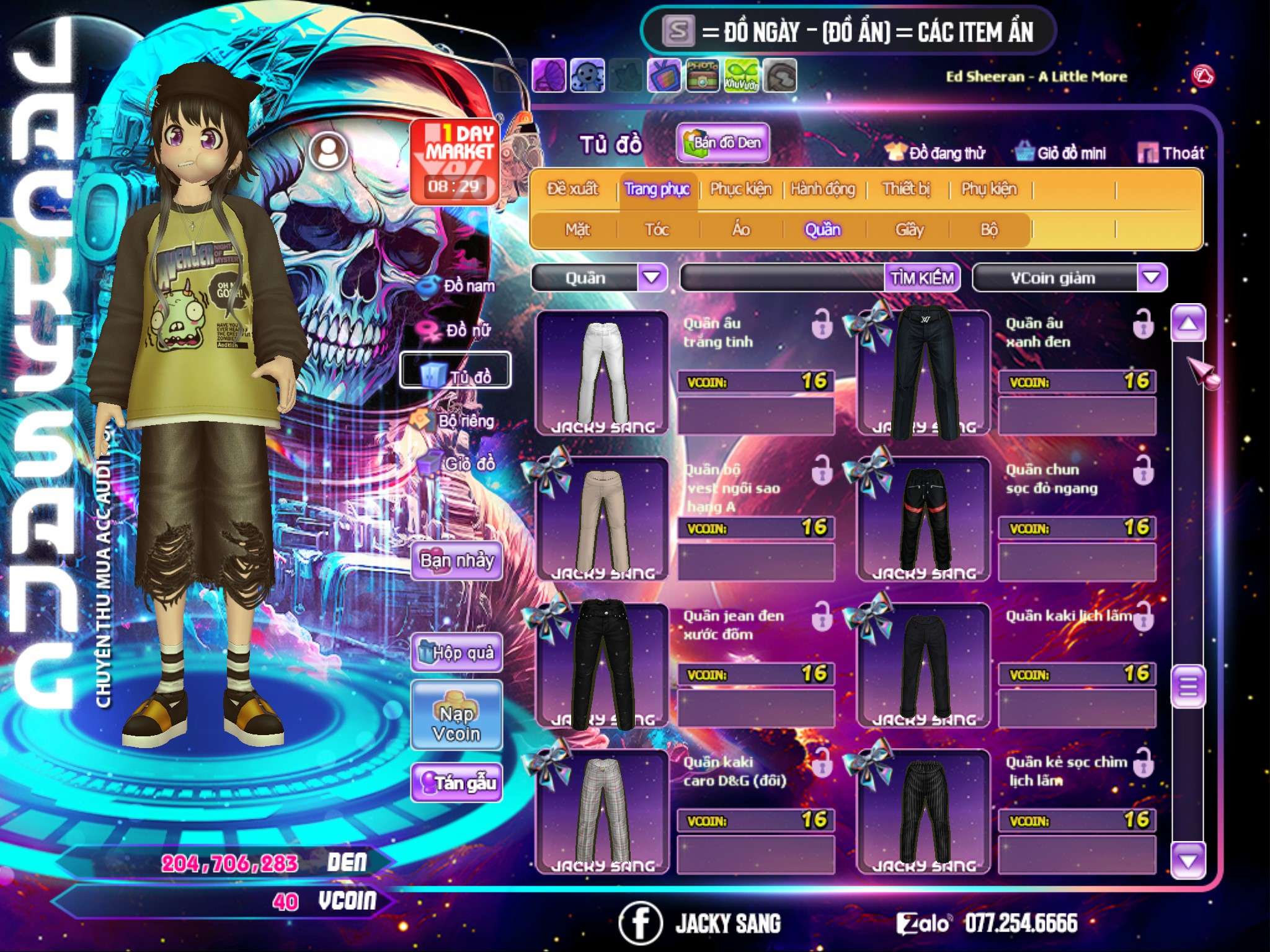Screen dimensions: 1270x952
Task: Switch to the Hành động tab
Action: pos(822,189)
